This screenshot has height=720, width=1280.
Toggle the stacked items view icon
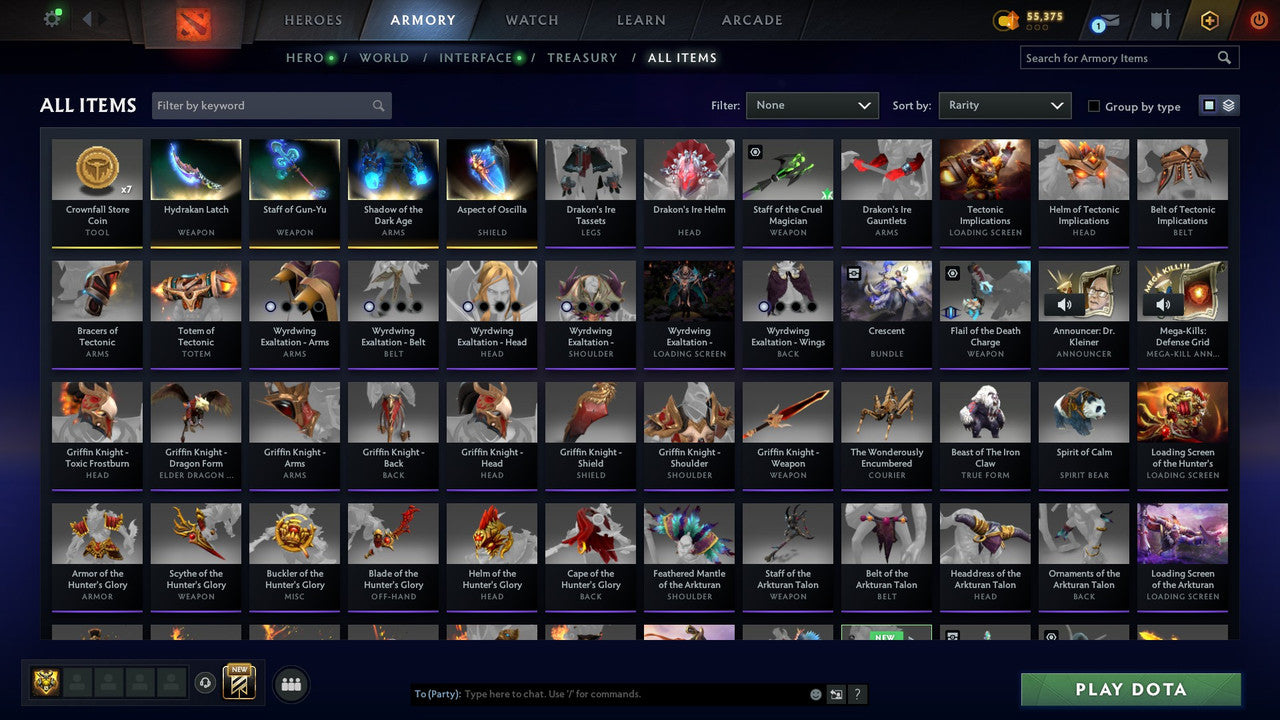(x=1227, y=105)
